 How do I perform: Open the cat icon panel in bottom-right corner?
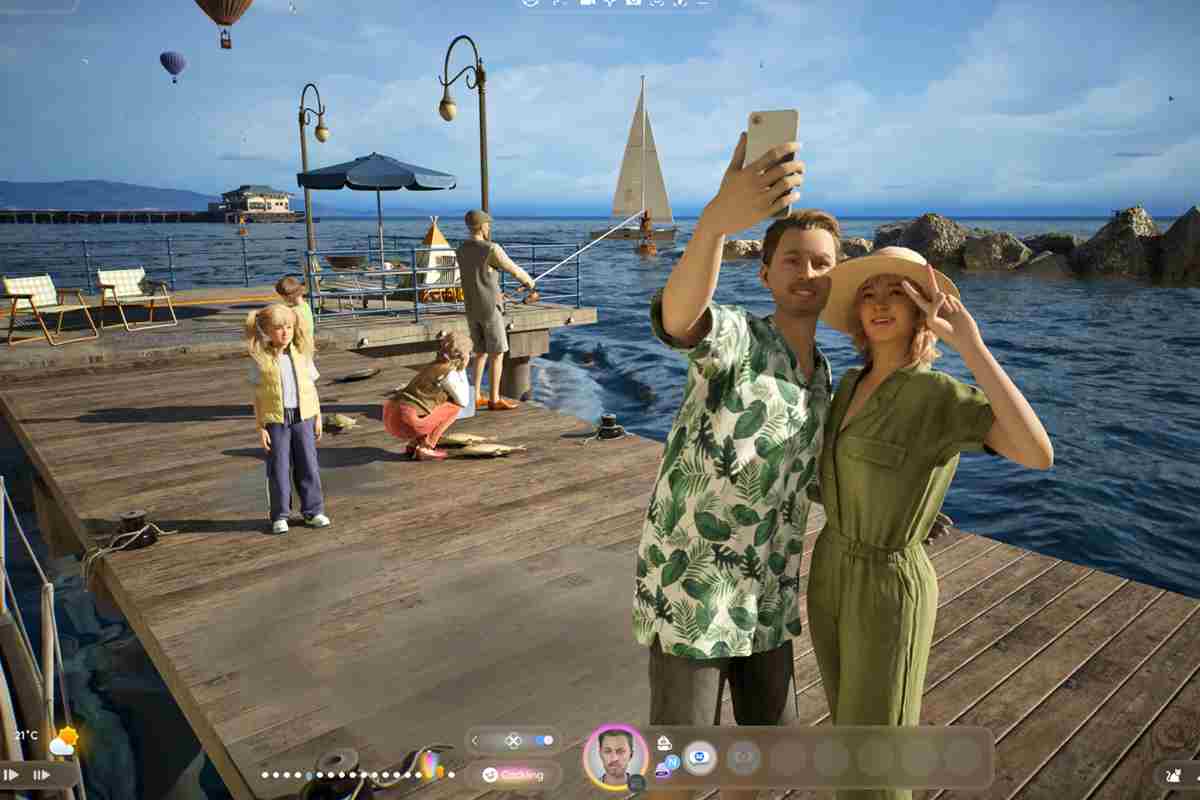click(1174, 774)
